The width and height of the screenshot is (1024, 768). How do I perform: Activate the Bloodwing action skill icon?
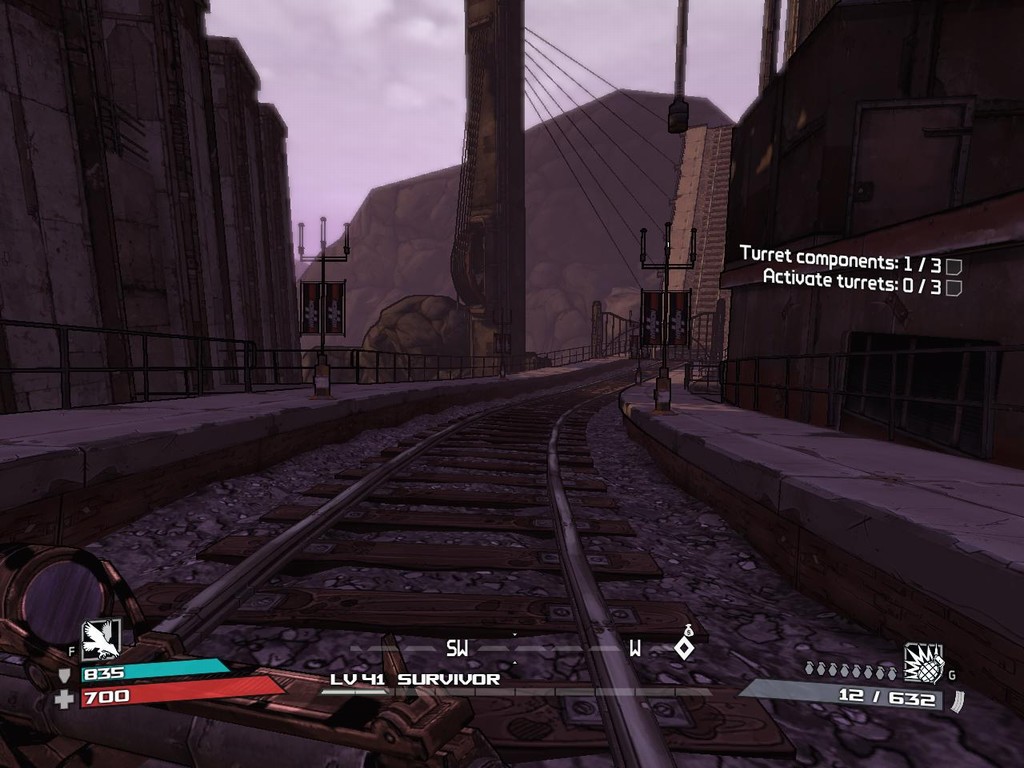pos(101,639)
